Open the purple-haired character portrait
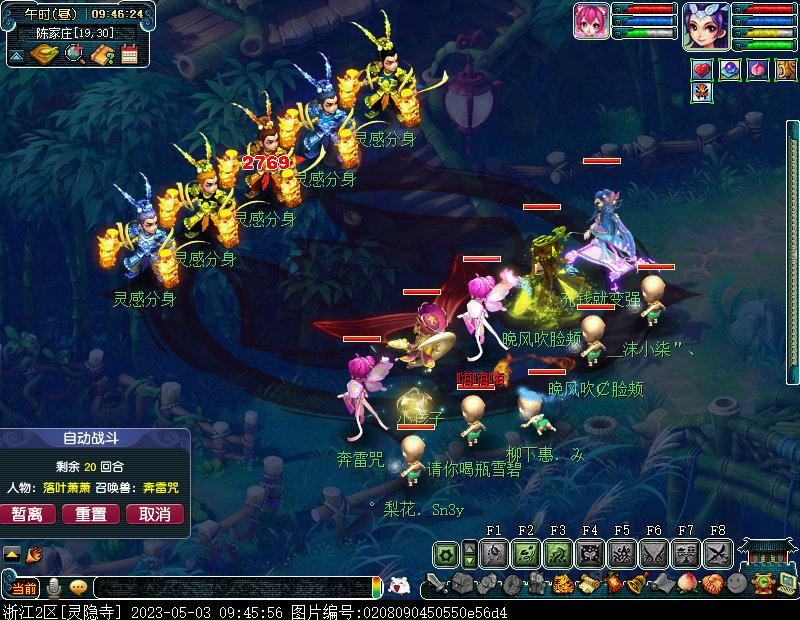This screenshot has height=620, width=800. click(704, 24)
